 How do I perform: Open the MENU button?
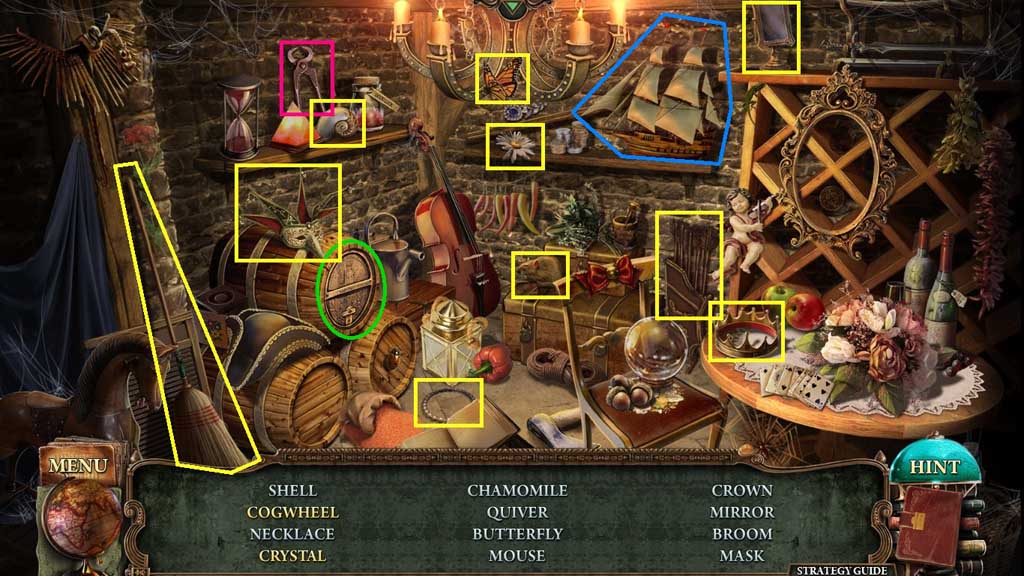[x=76, y=465]
